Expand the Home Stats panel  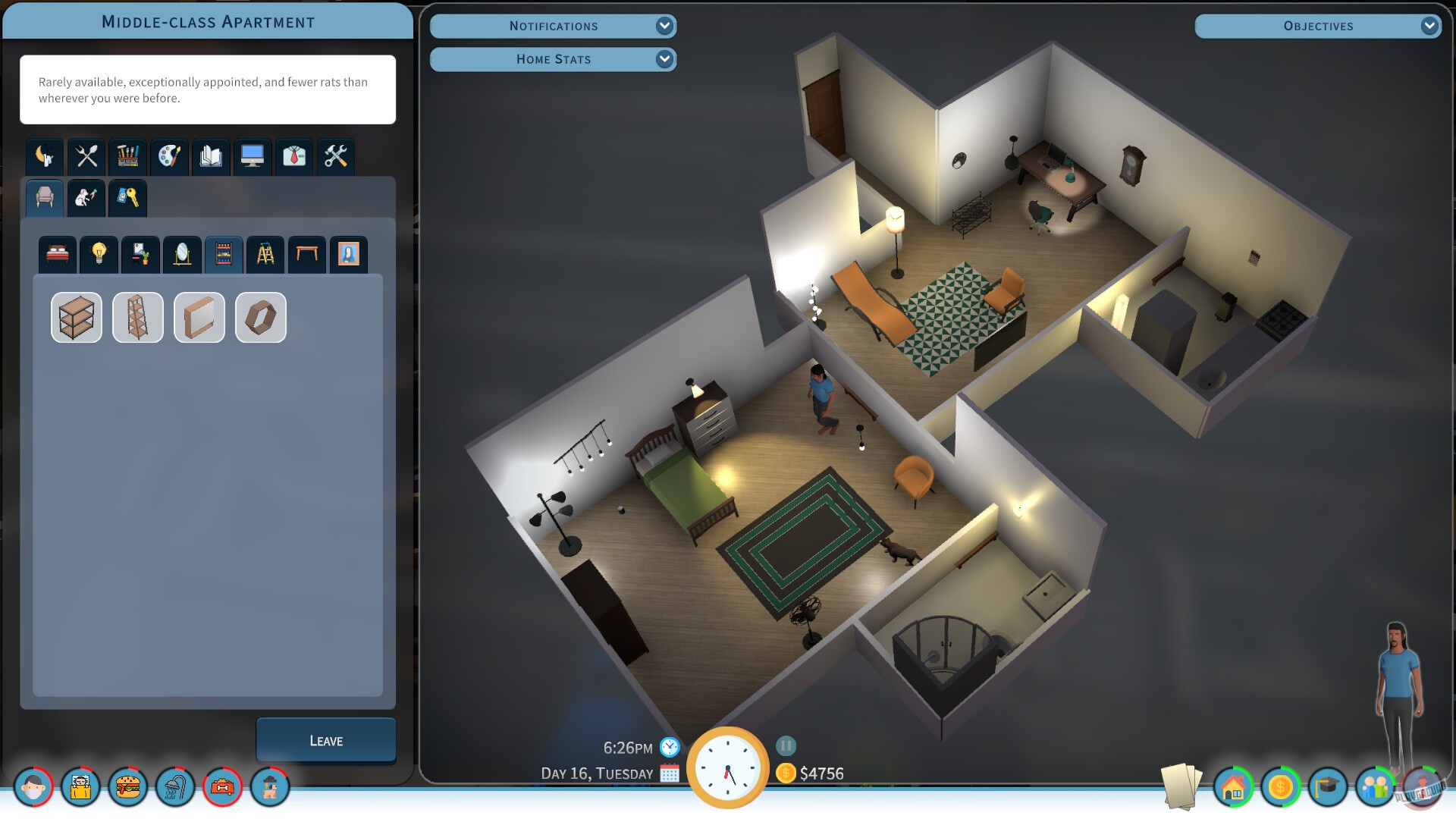553,59
